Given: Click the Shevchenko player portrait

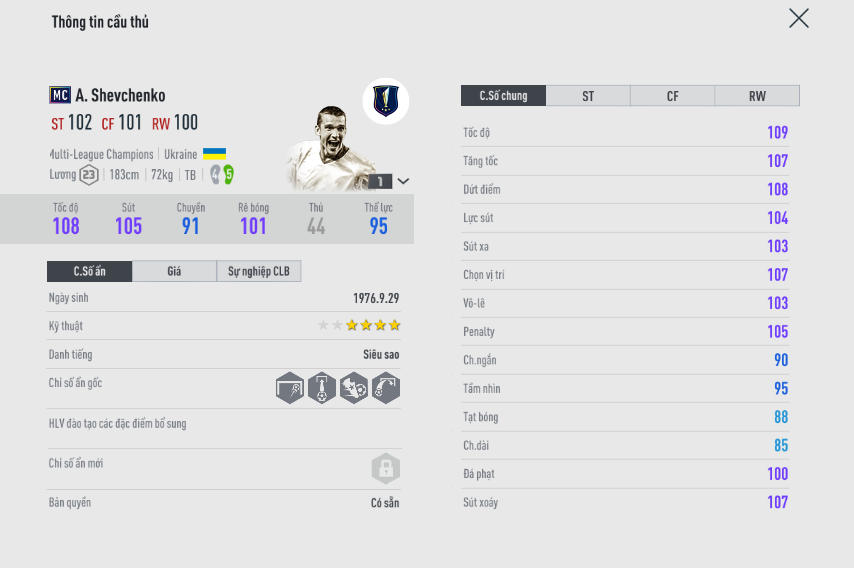Looking at the screenshot, I should pyautogui.click(x=328, y=148).
